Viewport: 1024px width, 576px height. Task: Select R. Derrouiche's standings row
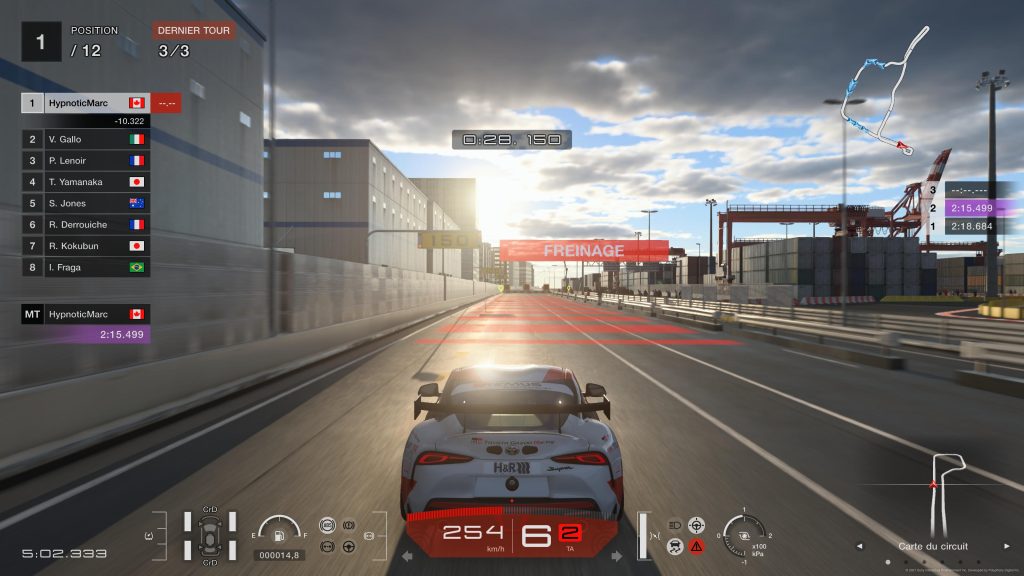tap(86, 224)
